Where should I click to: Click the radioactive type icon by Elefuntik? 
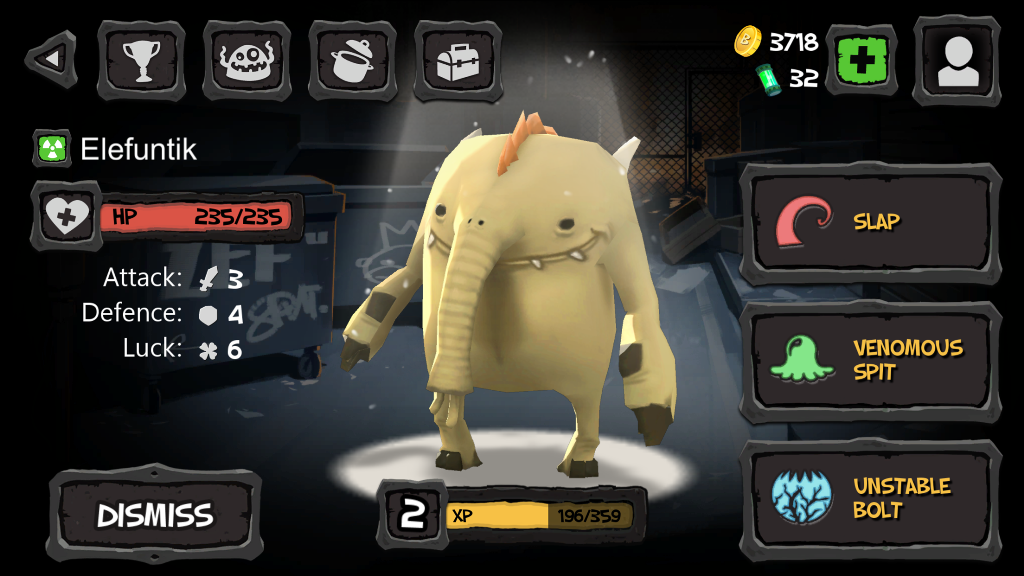pos(52,150)
